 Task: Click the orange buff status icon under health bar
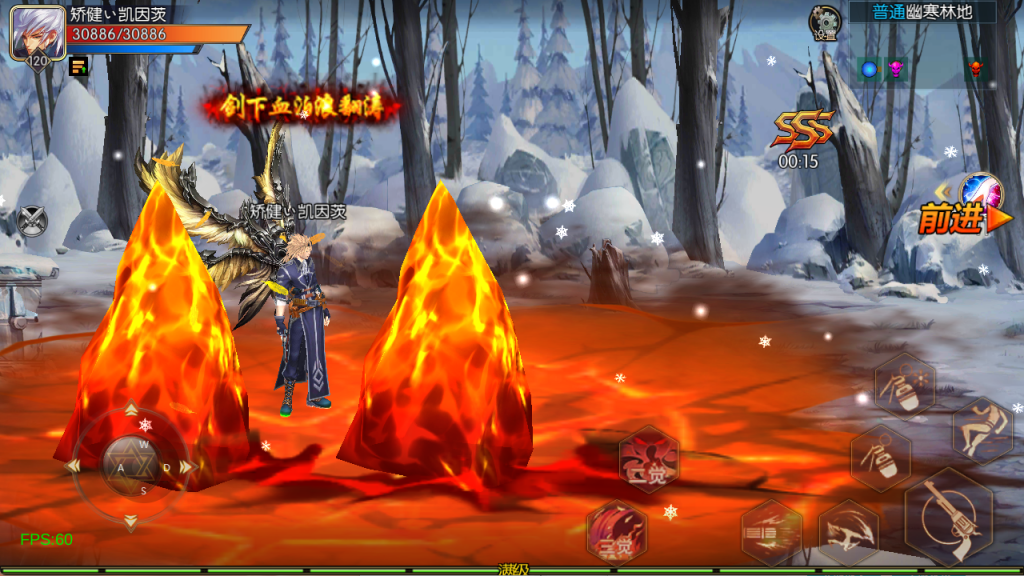[x=78, y=66]
